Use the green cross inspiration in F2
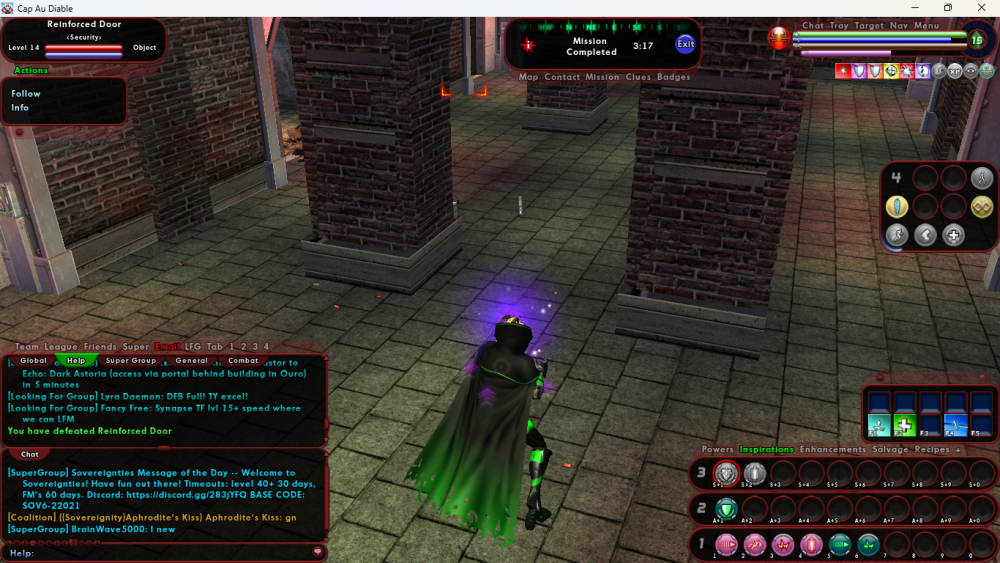 [905, 424]
